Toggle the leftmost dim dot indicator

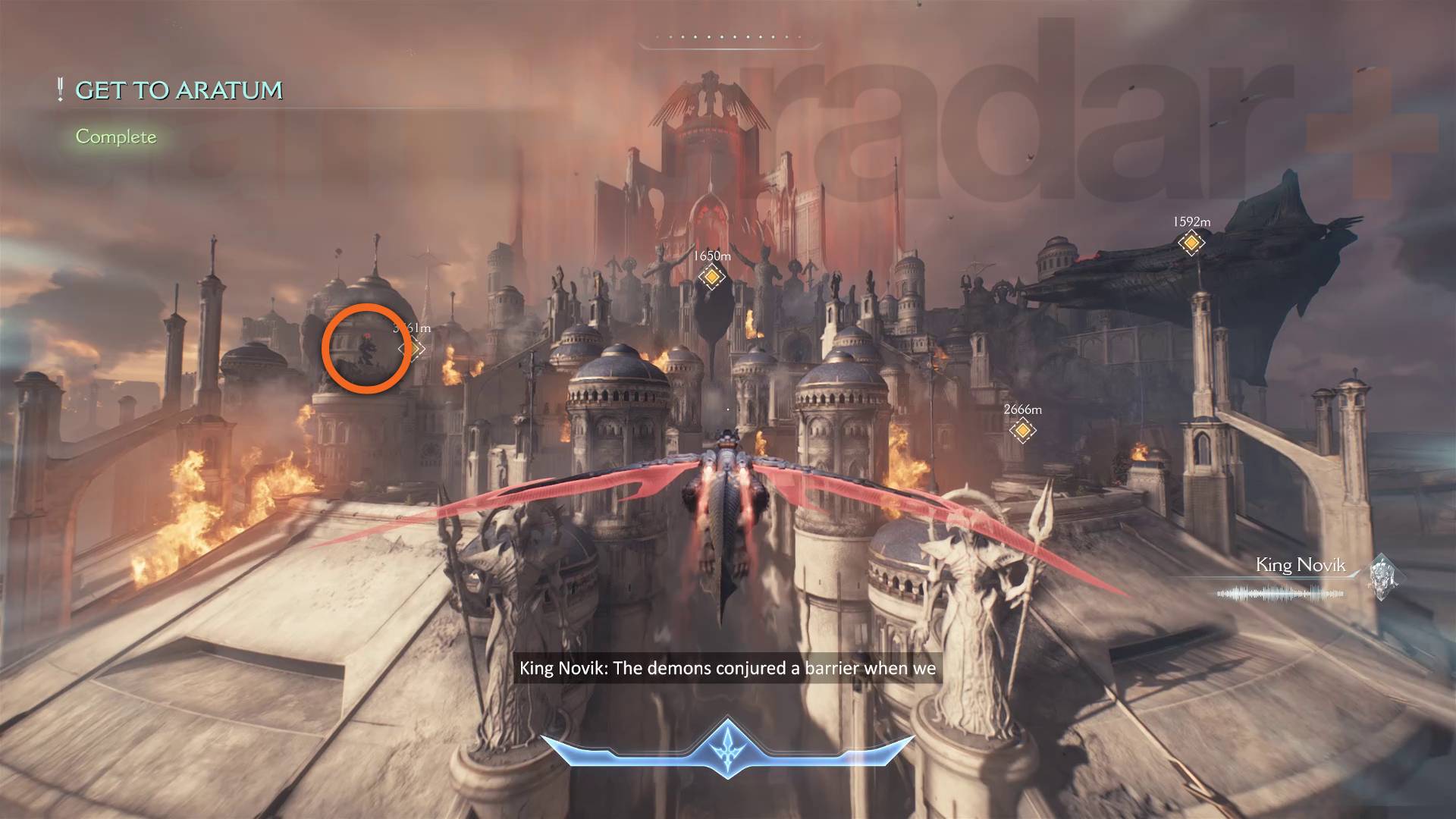[x=657, y=36]
